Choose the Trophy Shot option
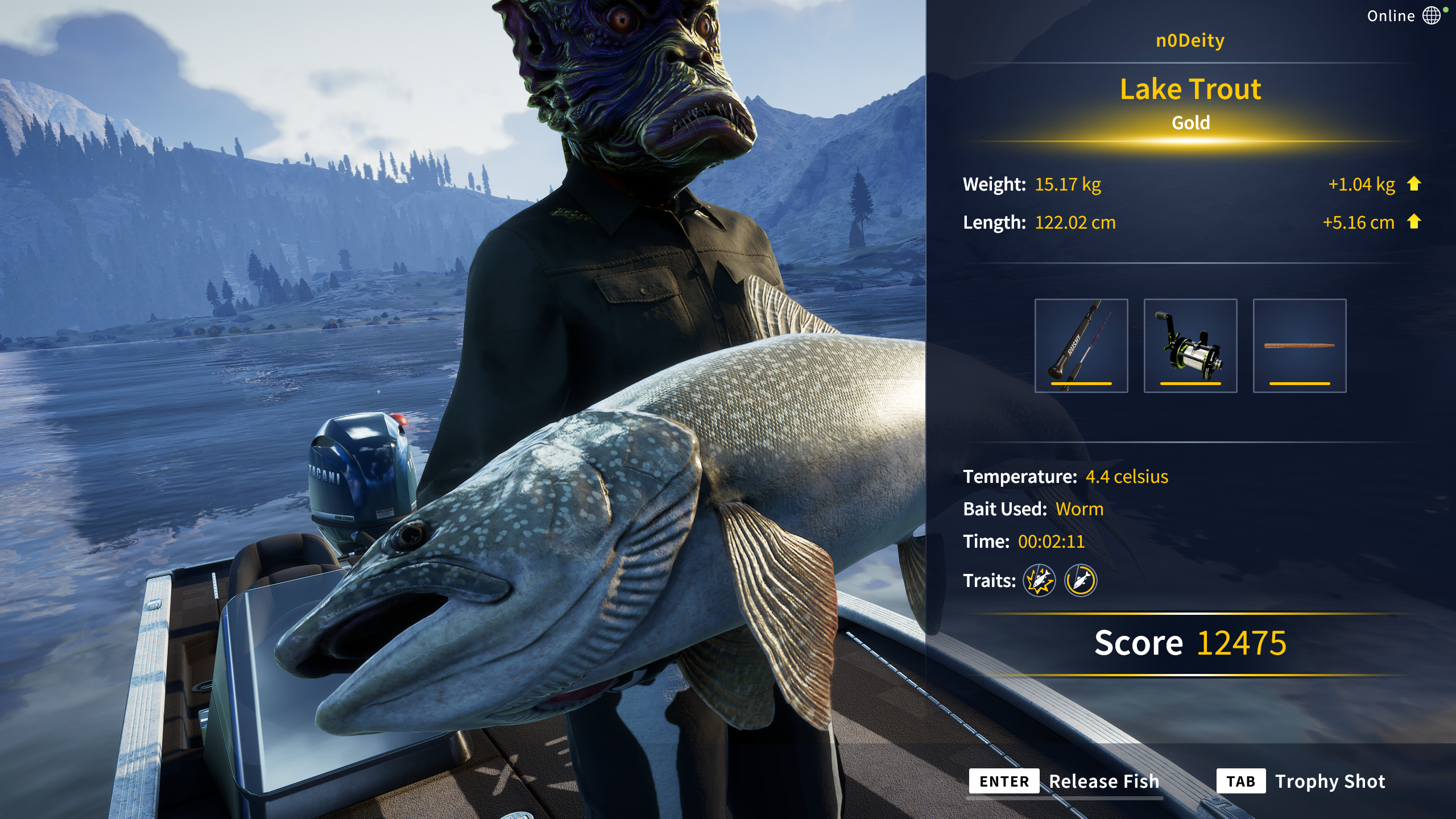The height and width of the screenshot is (819, 1456). click(x=1301, y=781)
